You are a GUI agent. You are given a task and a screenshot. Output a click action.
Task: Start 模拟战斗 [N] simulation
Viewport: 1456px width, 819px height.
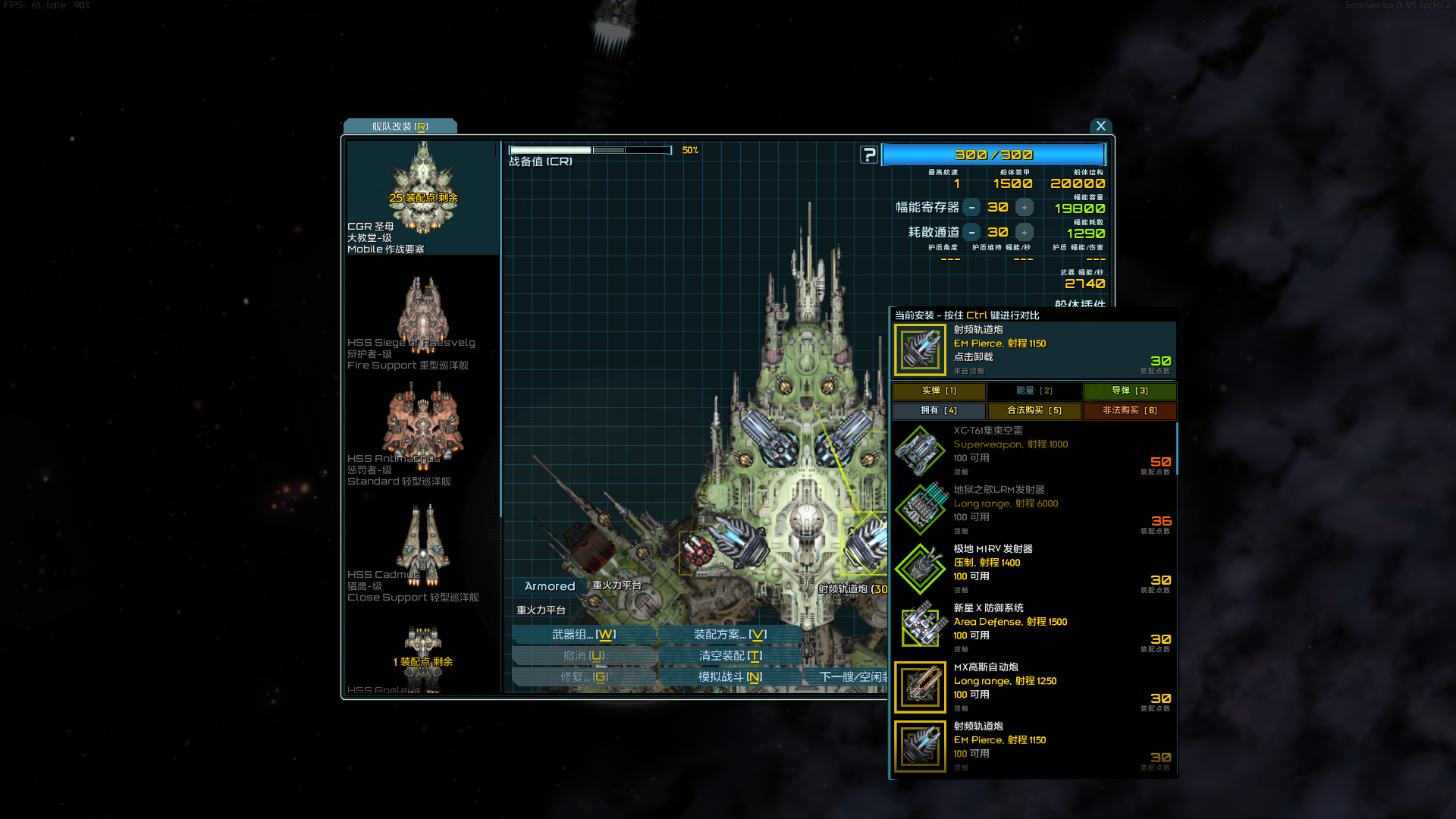730,676
